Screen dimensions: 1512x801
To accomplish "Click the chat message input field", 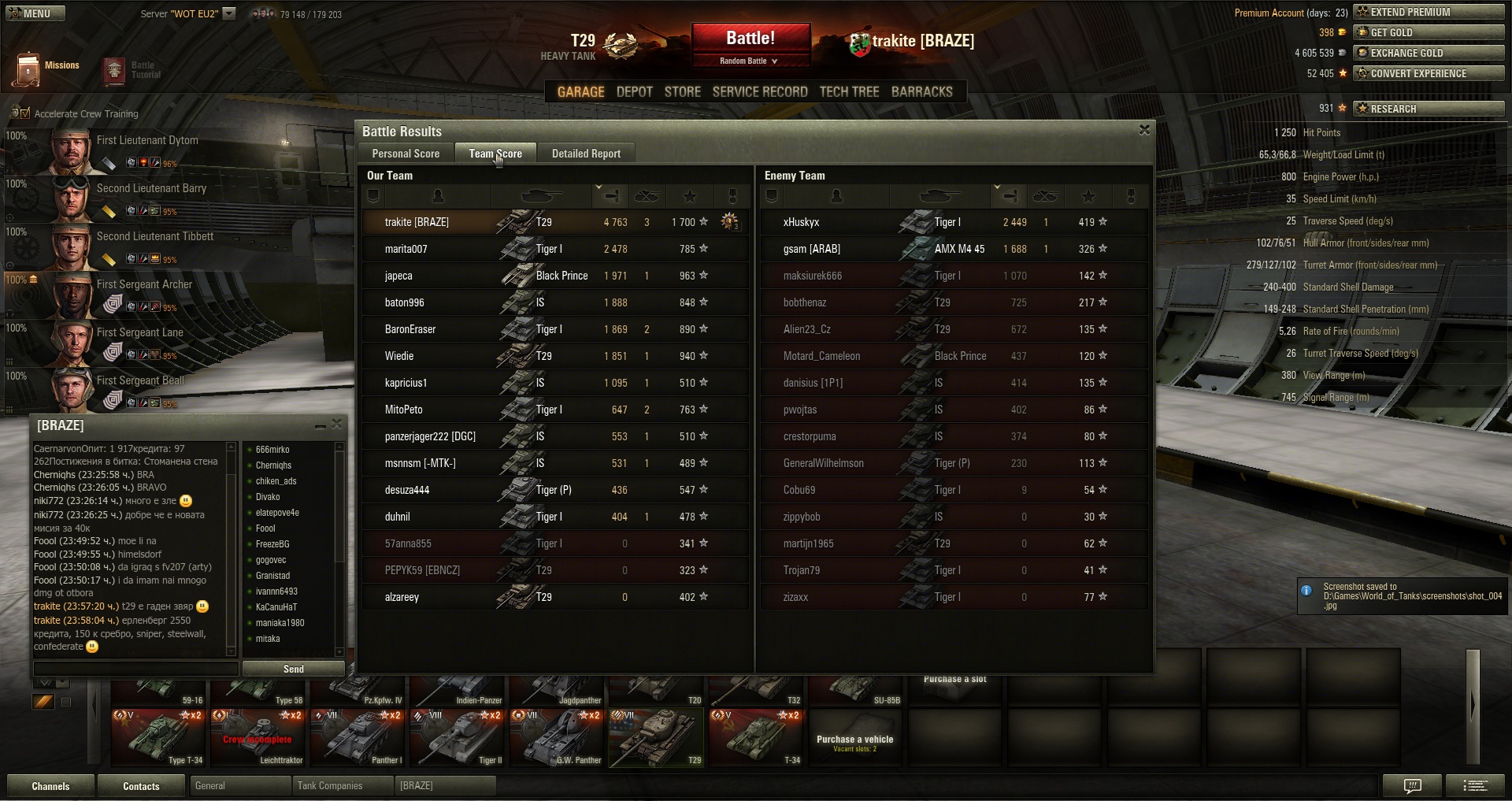I will coord(135,669).
